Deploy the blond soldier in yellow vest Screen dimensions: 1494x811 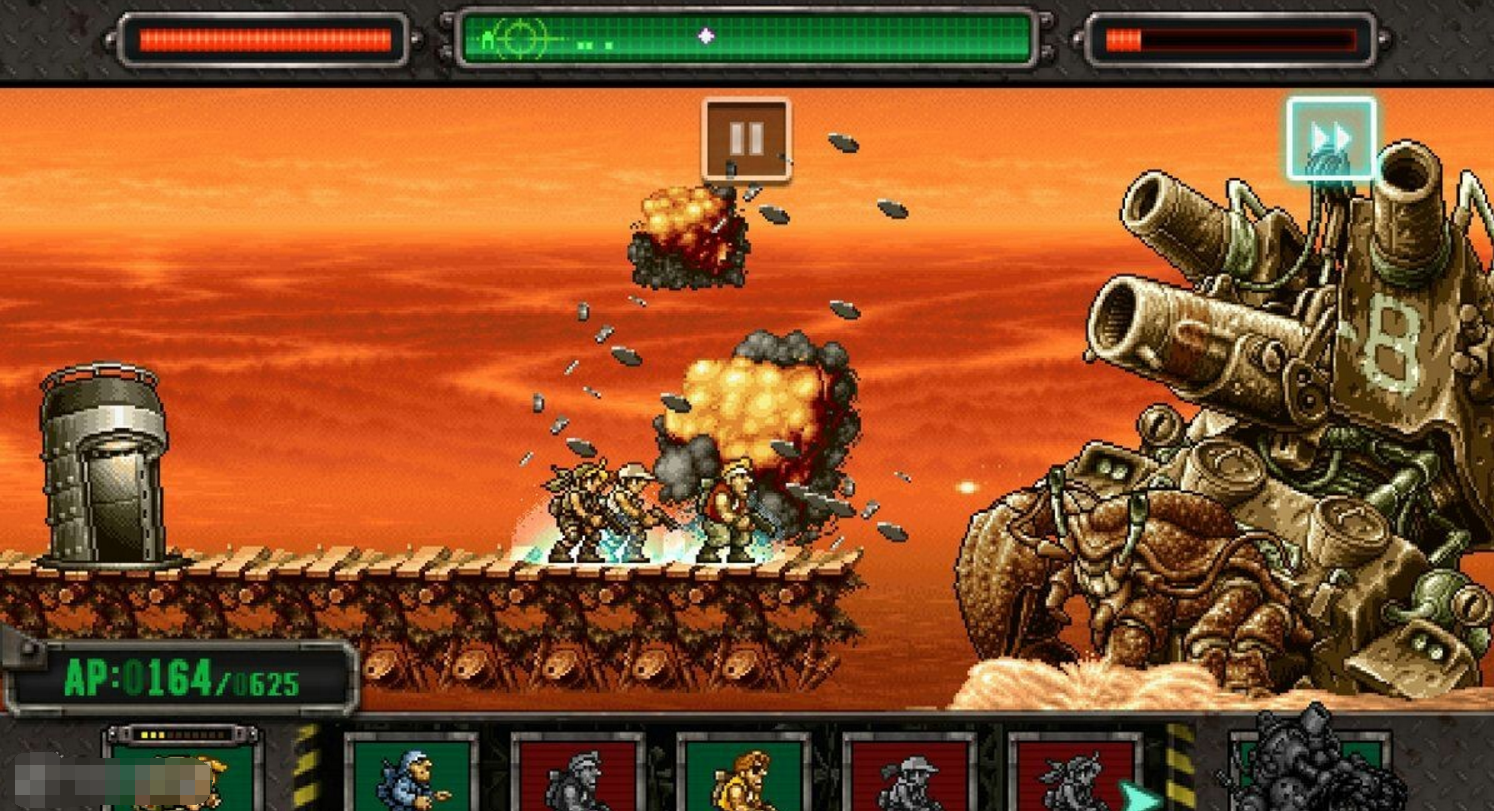point(743,774)
